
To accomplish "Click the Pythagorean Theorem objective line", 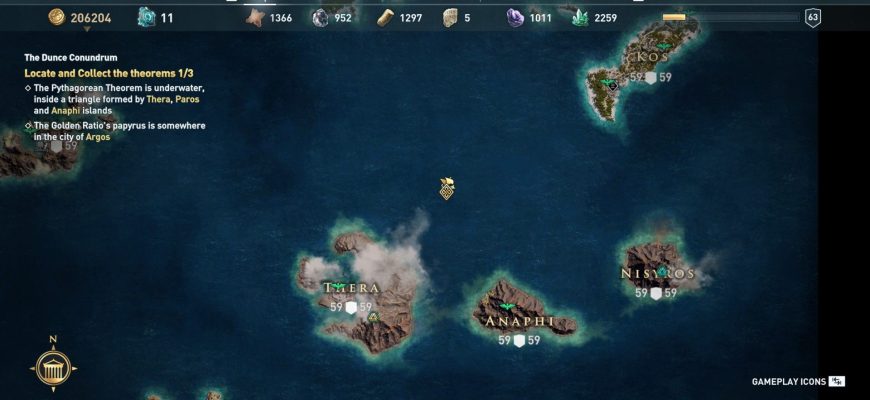I will tap(118, 99).
